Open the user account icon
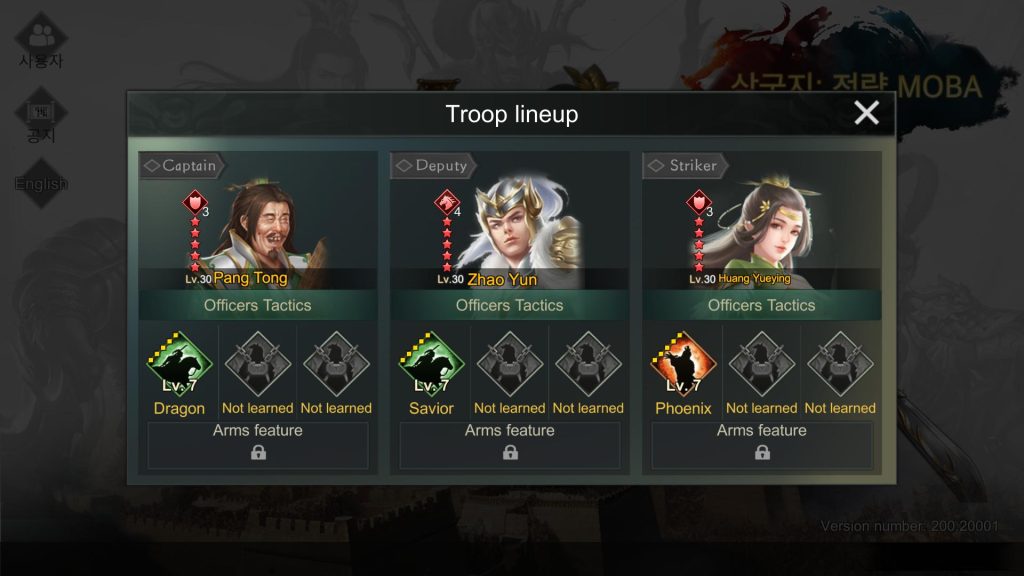This screenshot has height=576, width=1024. (41, 40)
